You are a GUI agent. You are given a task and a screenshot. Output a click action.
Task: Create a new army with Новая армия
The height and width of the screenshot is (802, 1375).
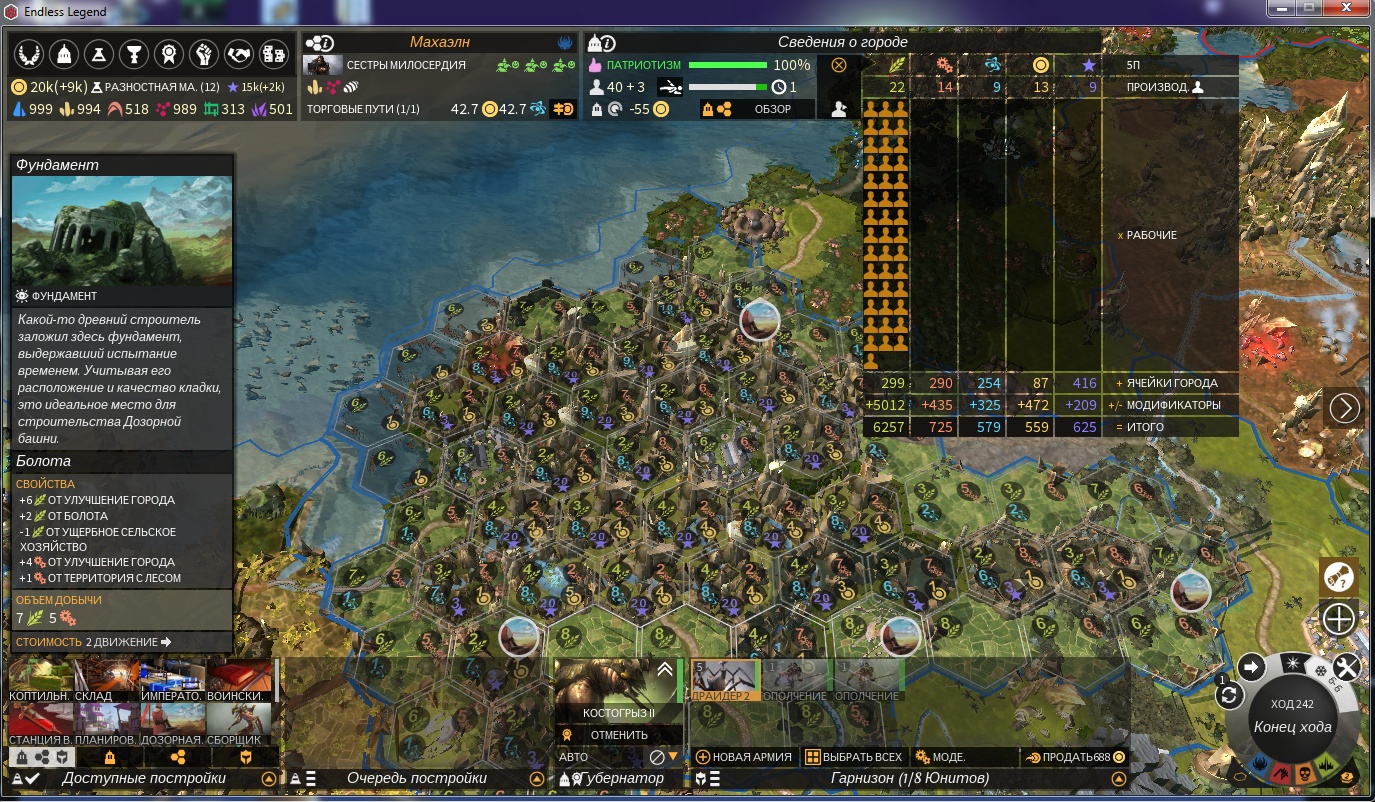(744, 757)
